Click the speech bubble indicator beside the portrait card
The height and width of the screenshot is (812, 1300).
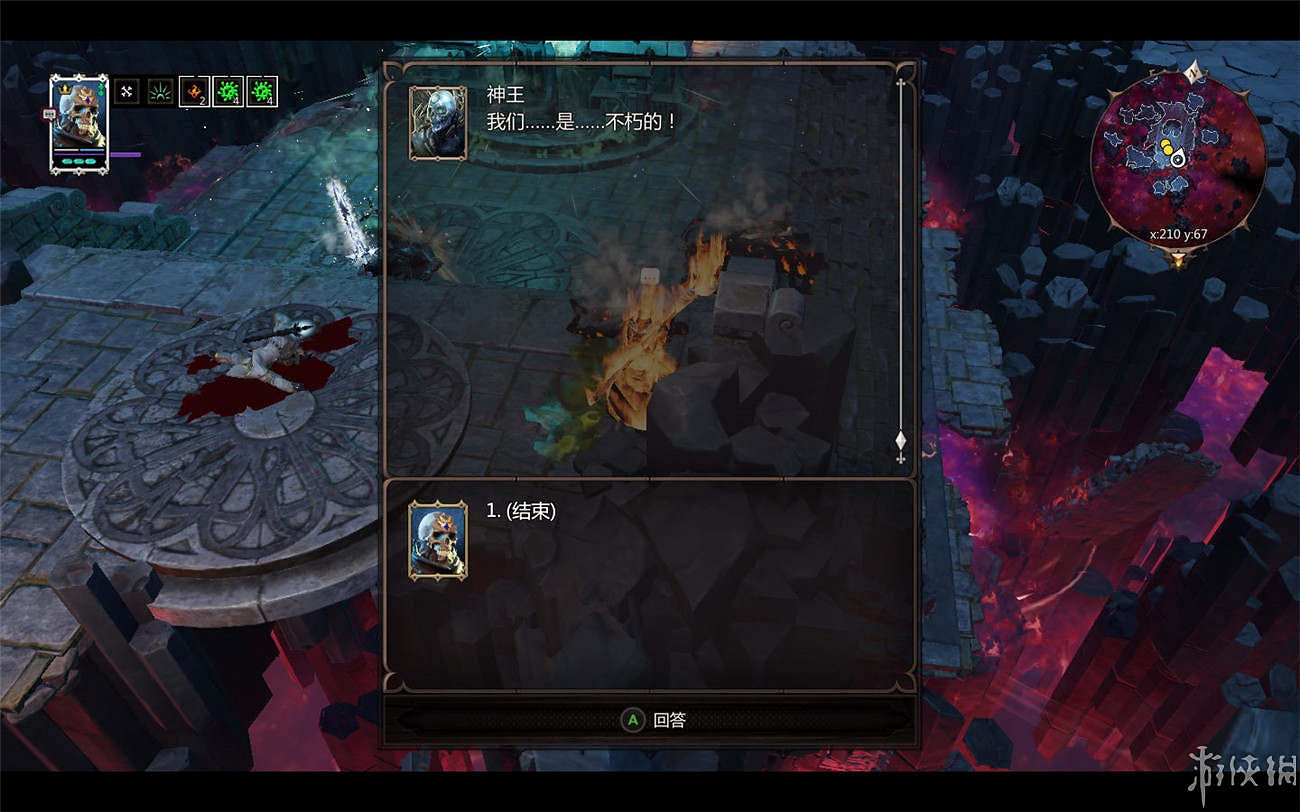click(49, 114)
